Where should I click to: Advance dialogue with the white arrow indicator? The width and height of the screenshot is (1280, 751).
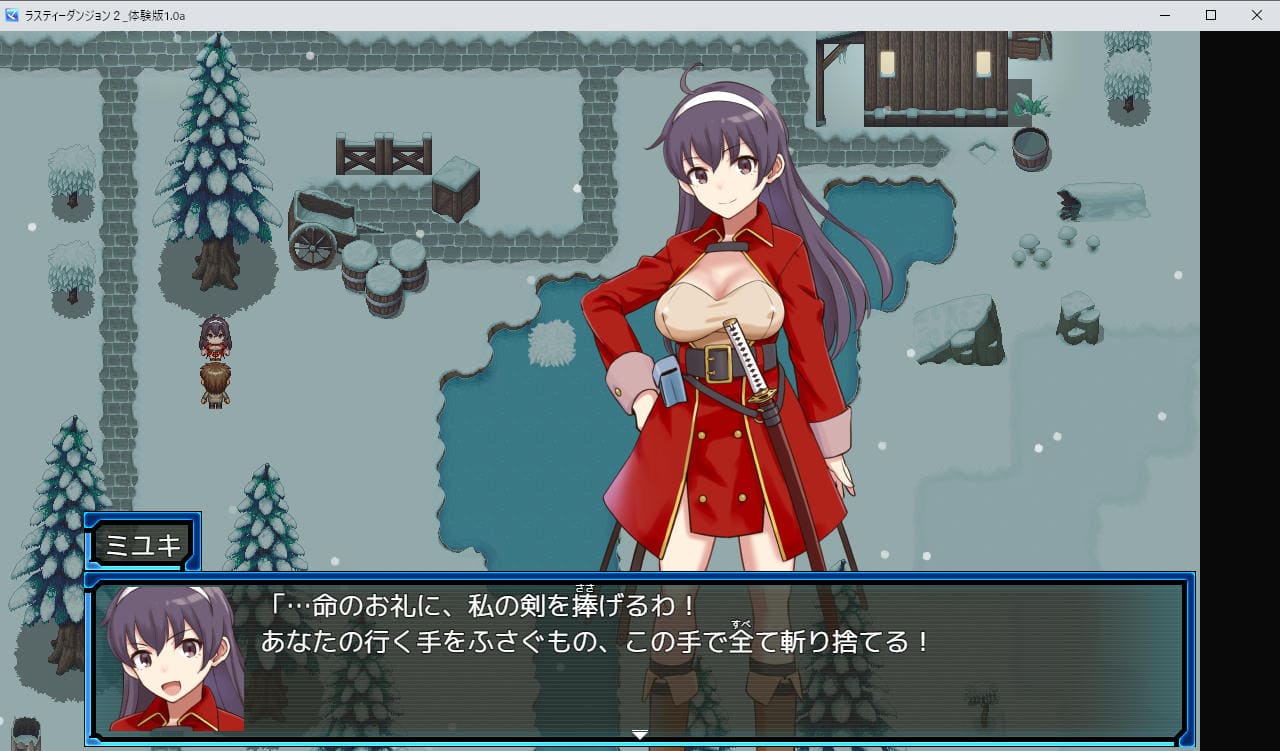point(640,735)
